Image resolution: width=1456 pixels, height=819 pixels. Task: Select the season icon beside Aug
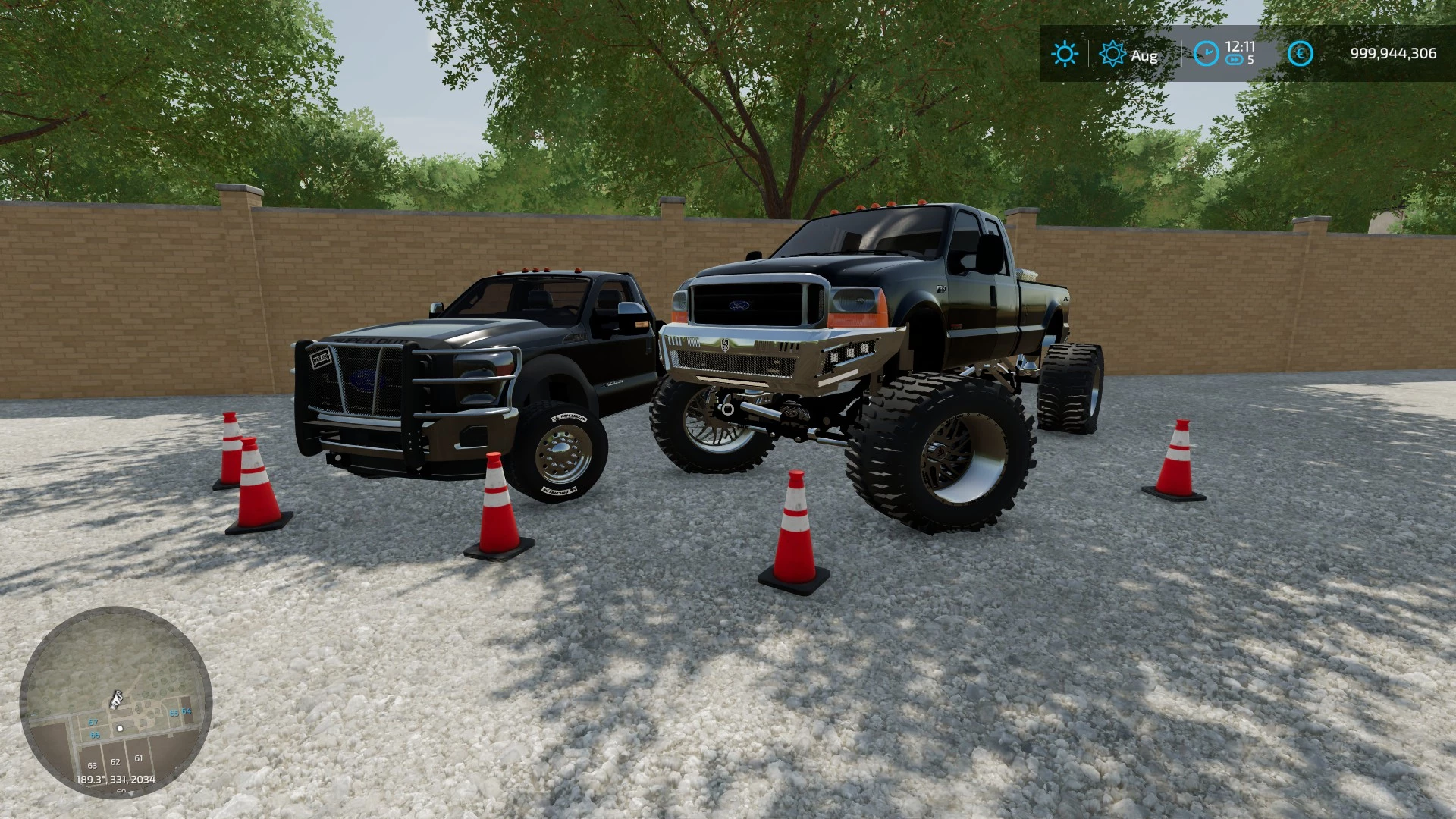1112,54
